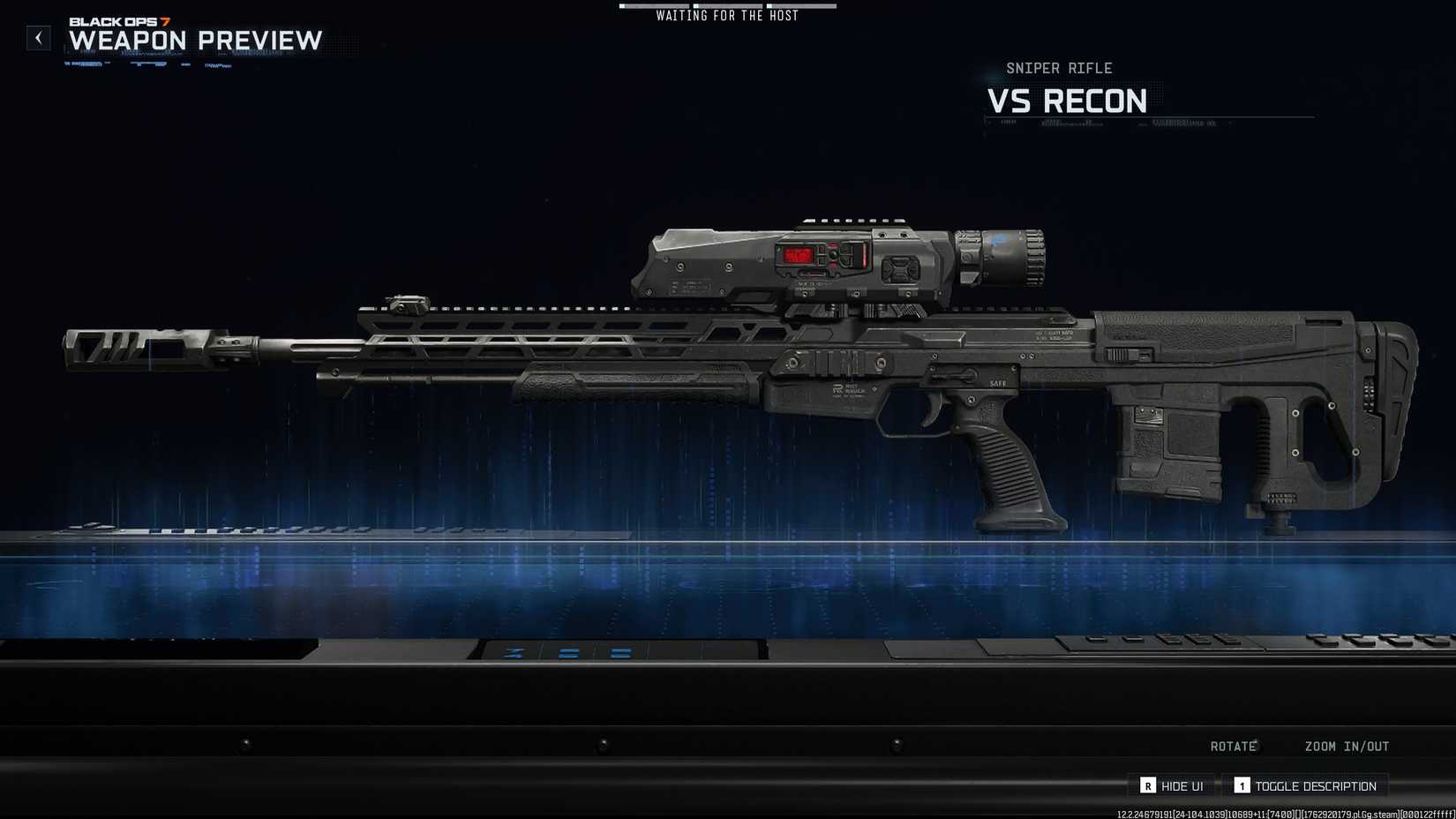Viewport: 1456px width, 819px height.
Task: Expand the Waiting For The Host status
Action: (726, 15)
